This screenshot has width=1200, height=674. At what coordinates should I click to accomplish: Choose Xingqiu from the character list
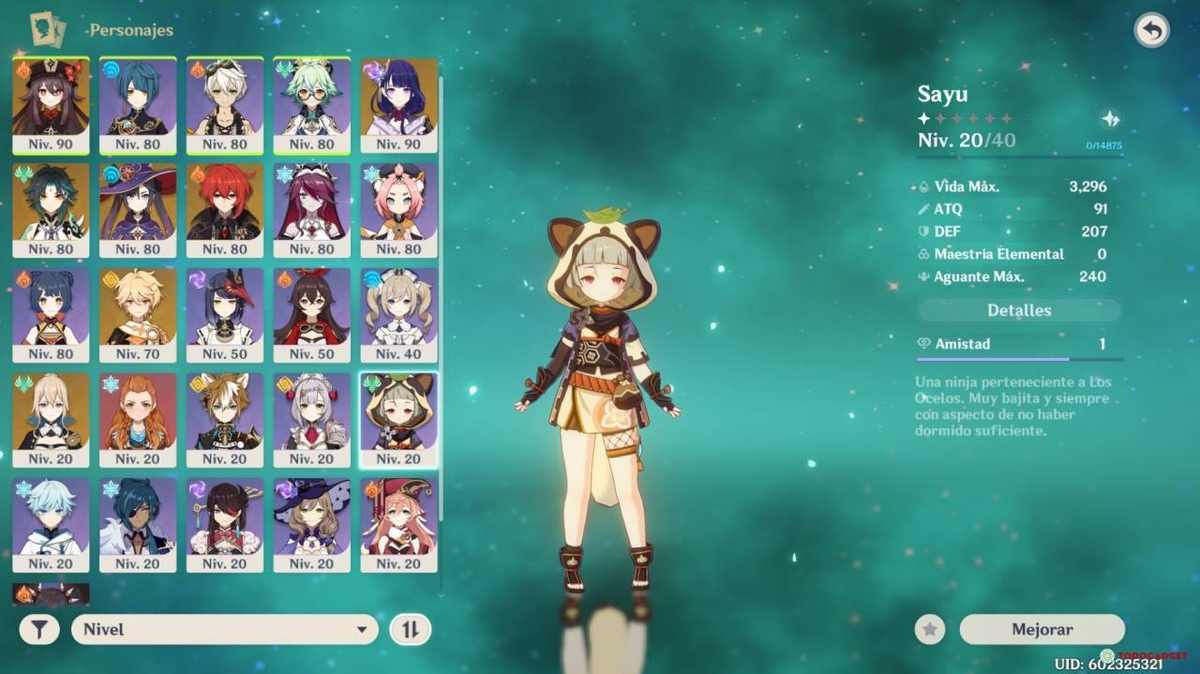tap(138, 103)
